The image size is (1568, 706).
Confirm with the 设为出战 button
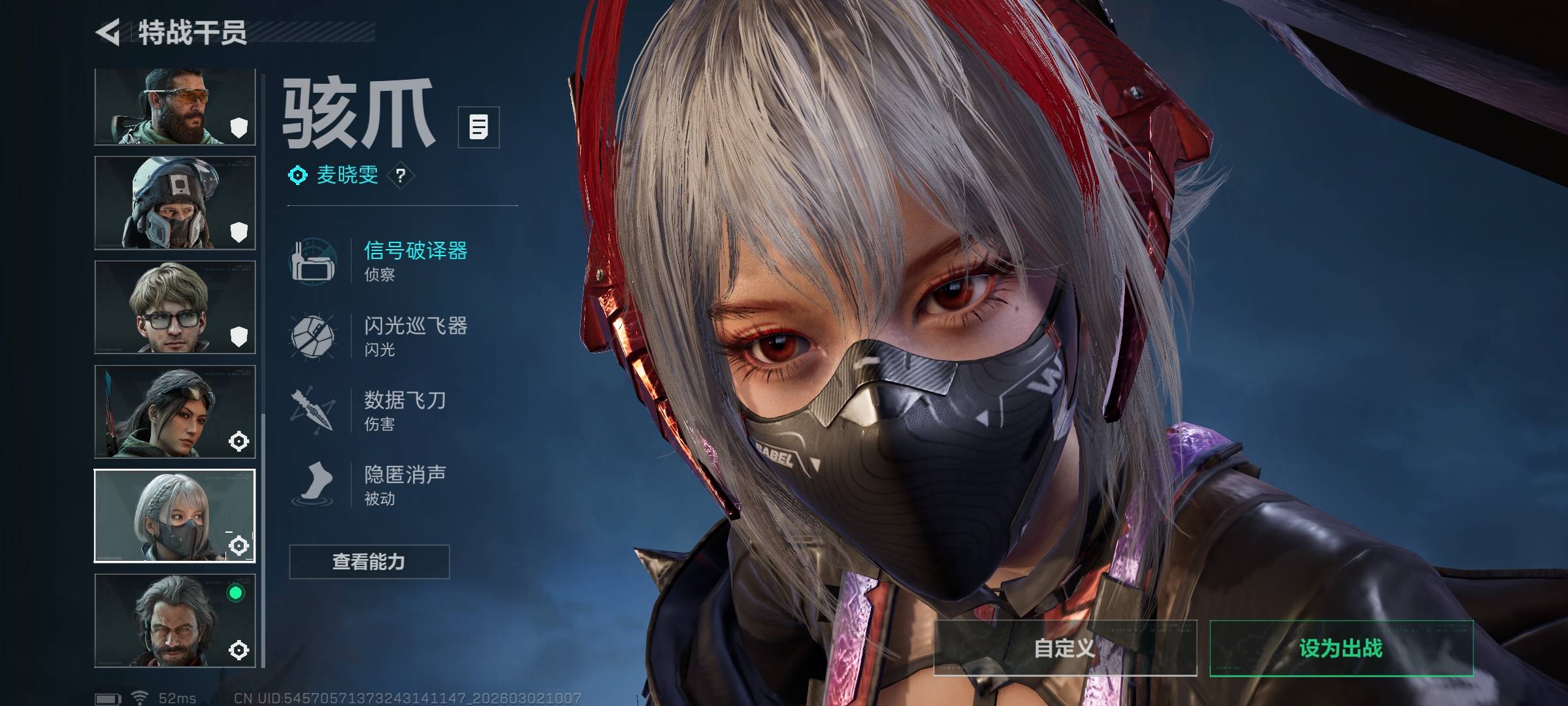point(1341,648)
